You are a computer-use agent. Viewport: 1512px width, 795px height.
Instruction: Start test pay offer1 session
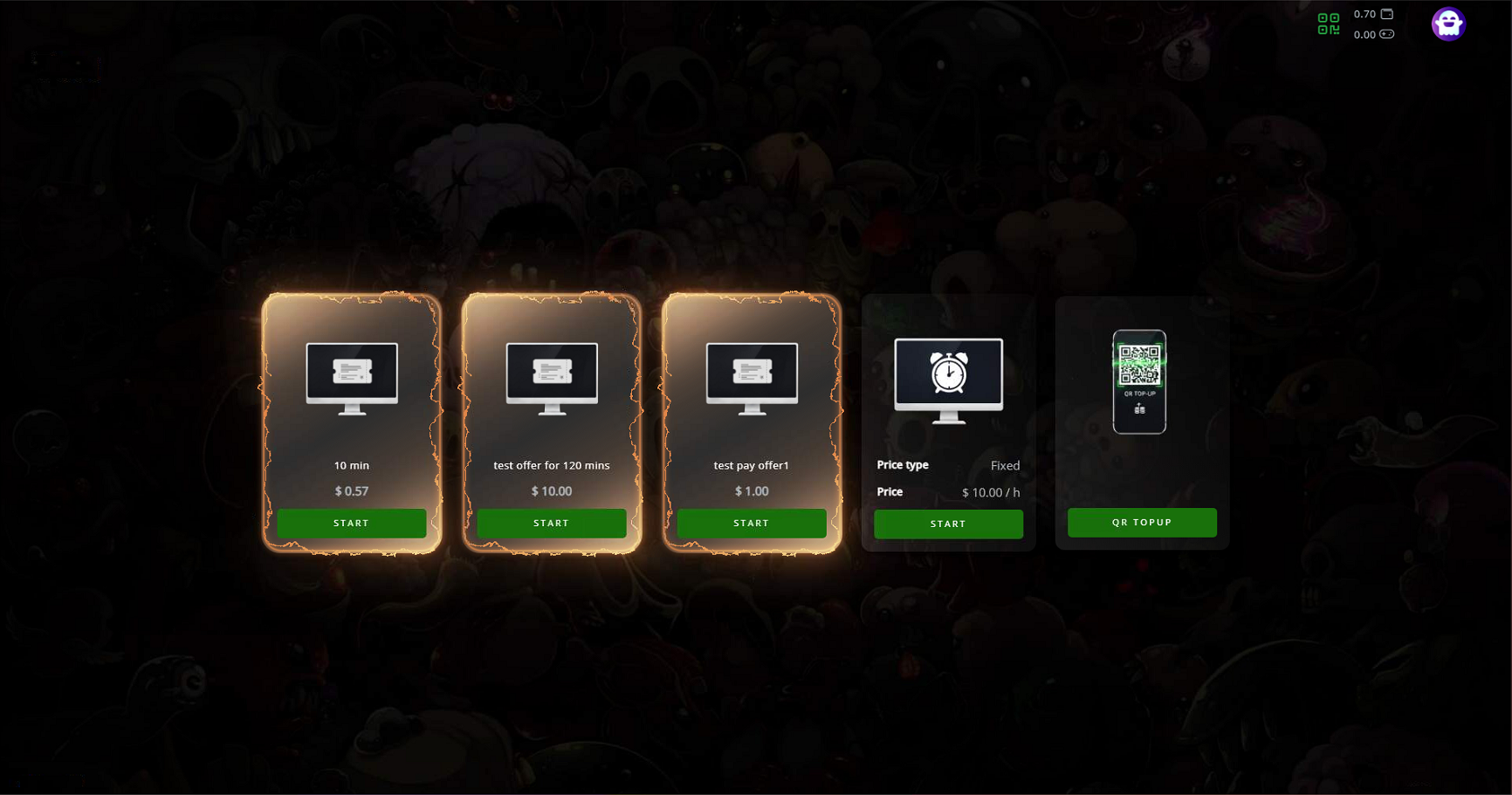coord(751,523)
